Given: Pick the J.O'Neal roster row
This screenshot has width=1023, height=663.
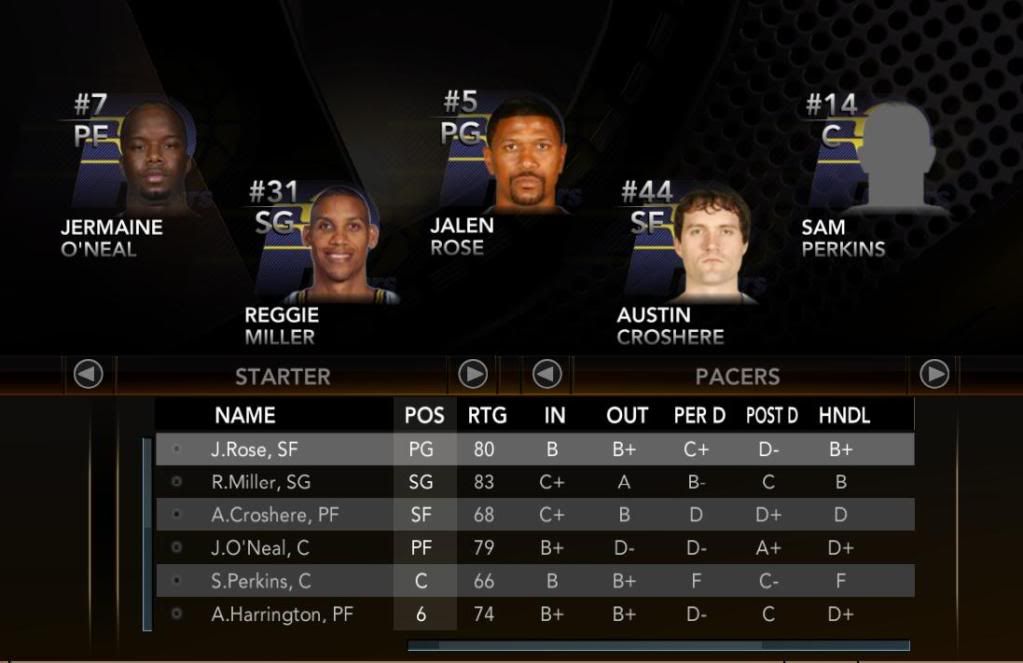Looking at the screenshot, I should tap(534, 548).
